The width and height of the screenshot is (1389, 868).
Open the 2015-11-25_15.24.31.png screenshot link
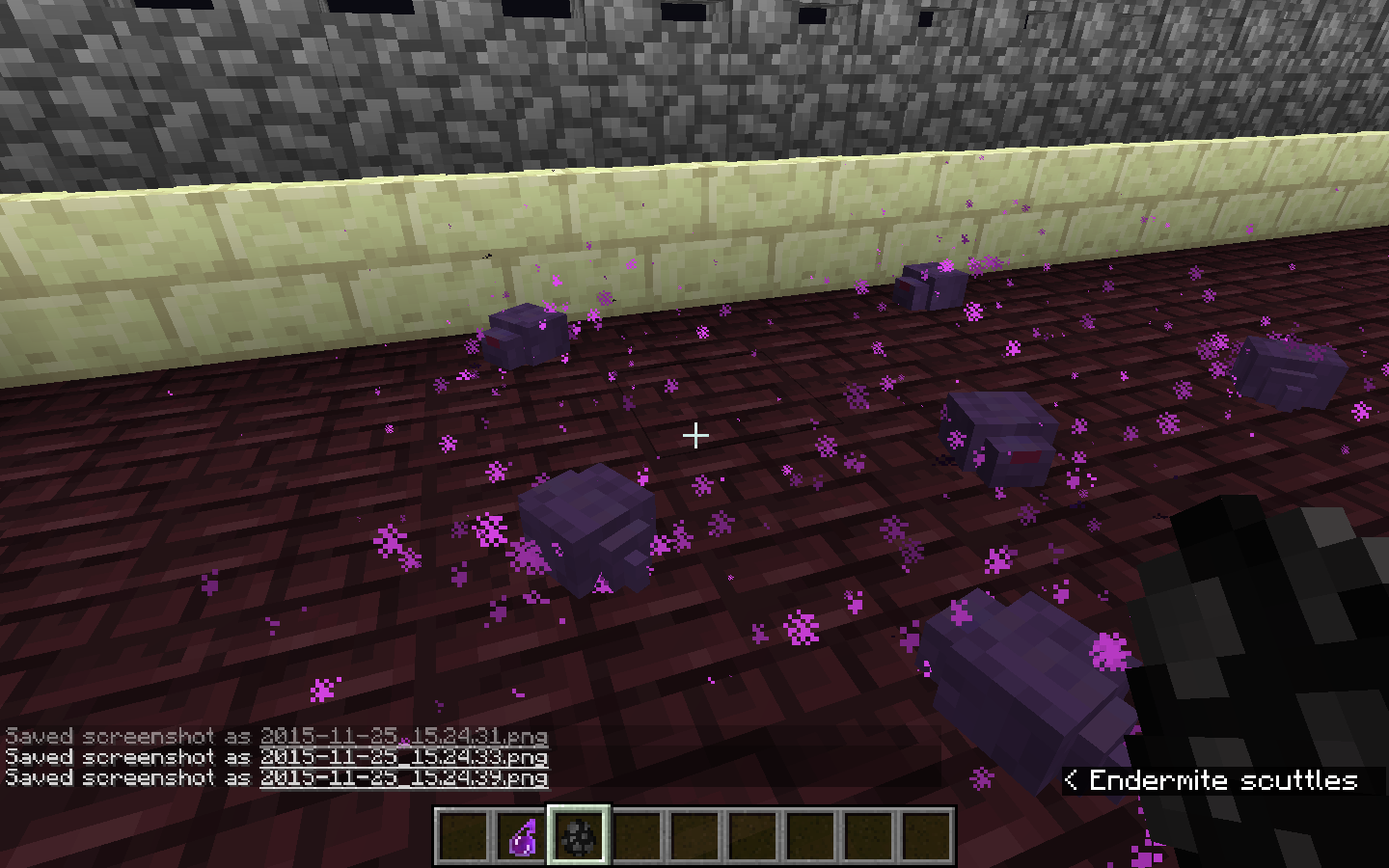[x=403, y=737]
